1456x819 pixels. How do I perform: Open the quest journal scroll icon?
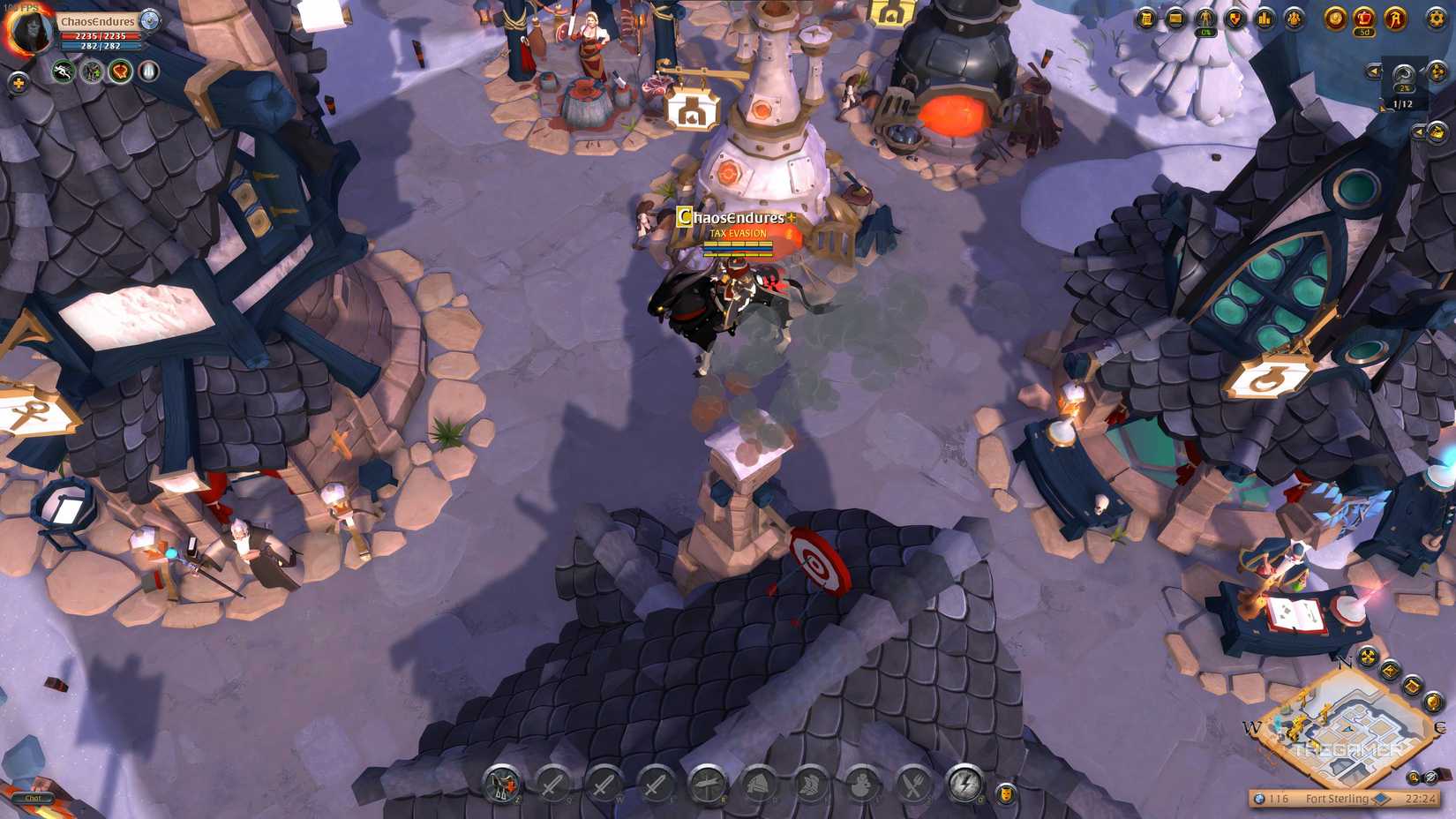1145,19
